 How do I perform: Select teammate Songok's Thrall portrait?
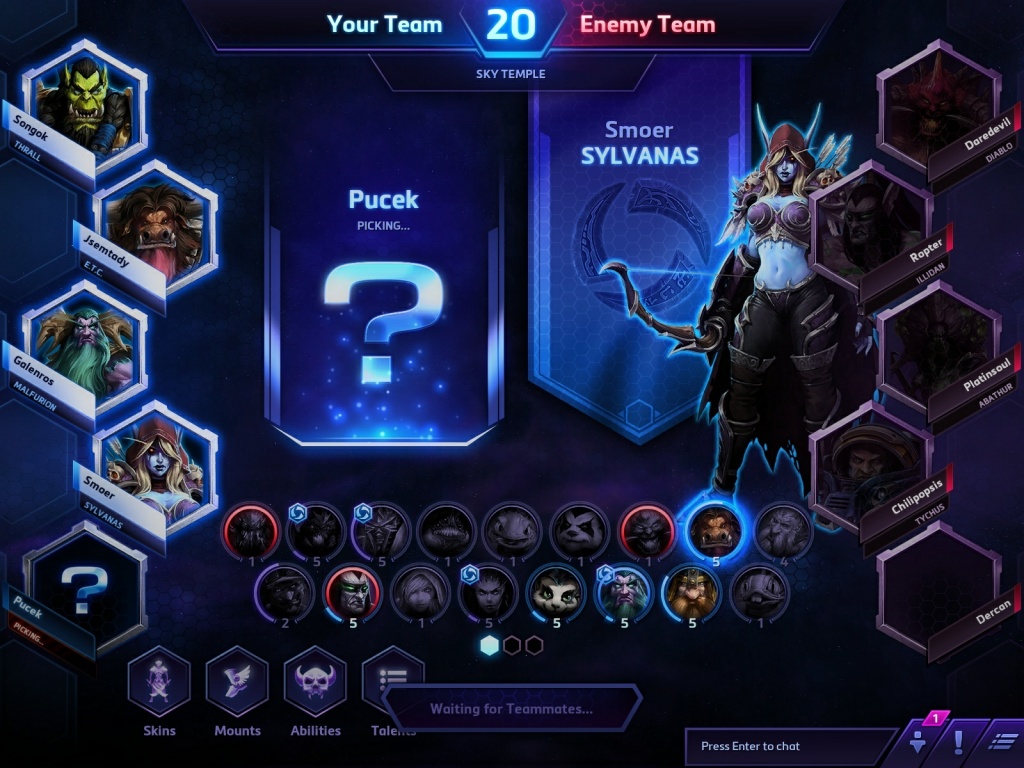point(84,103)
